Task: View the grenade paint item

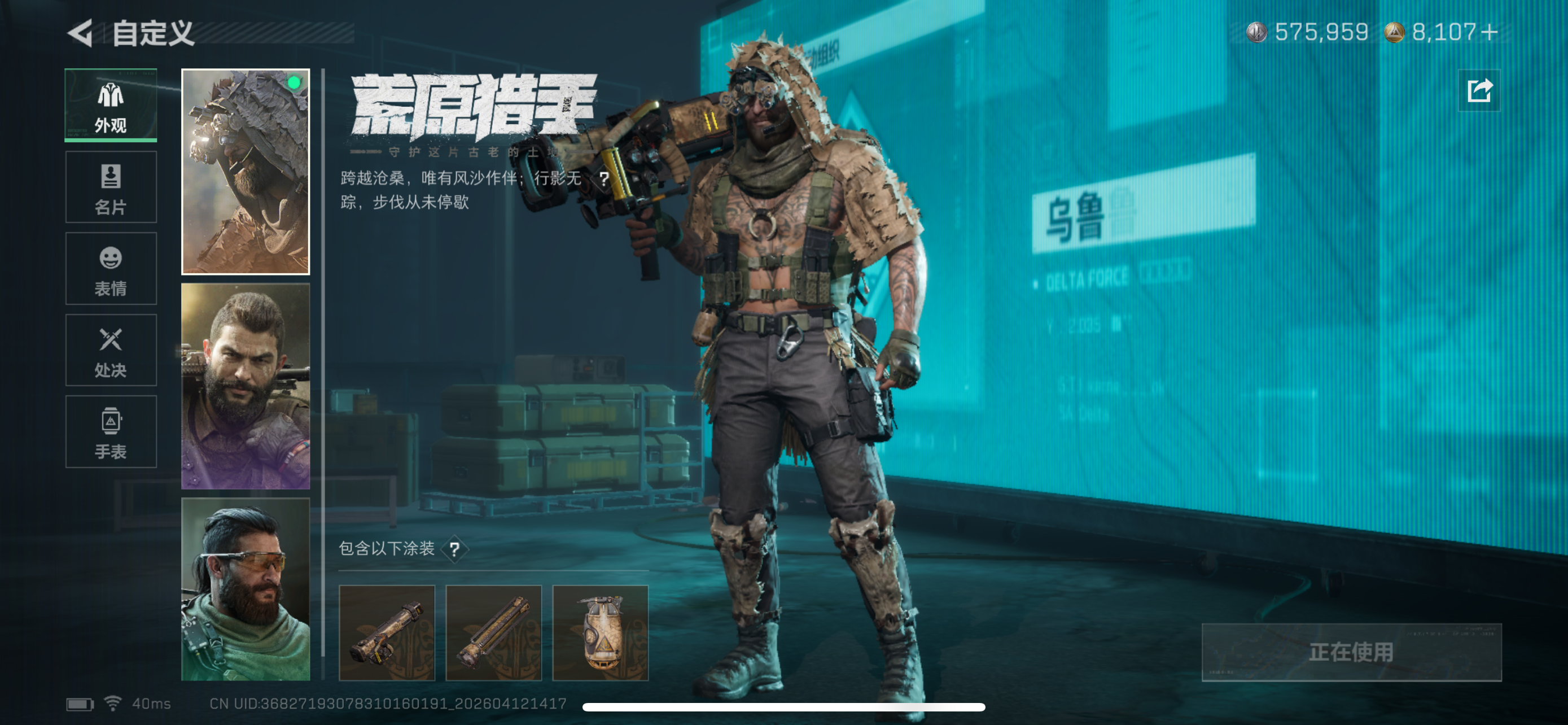Action: (x=600, y=632)
